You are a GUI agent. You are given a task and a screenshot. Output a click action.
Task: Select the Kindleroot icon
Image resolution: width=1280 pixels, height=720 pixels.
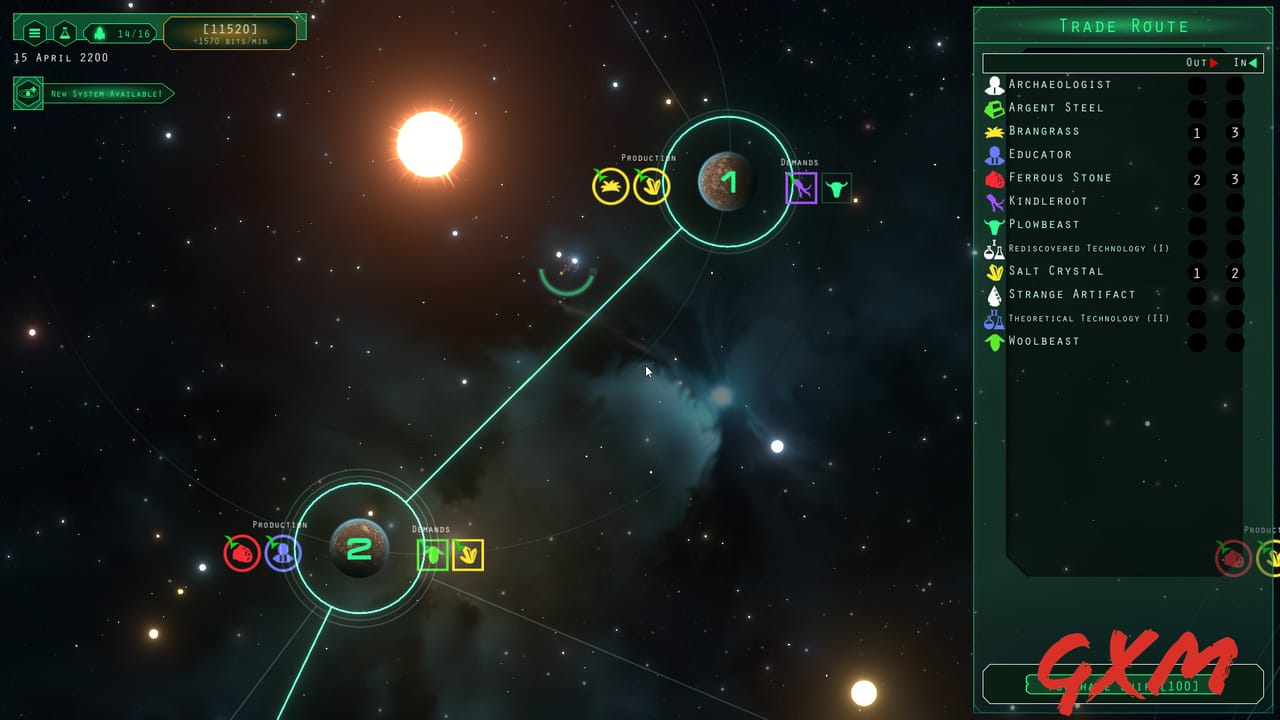tap(993, 201)
